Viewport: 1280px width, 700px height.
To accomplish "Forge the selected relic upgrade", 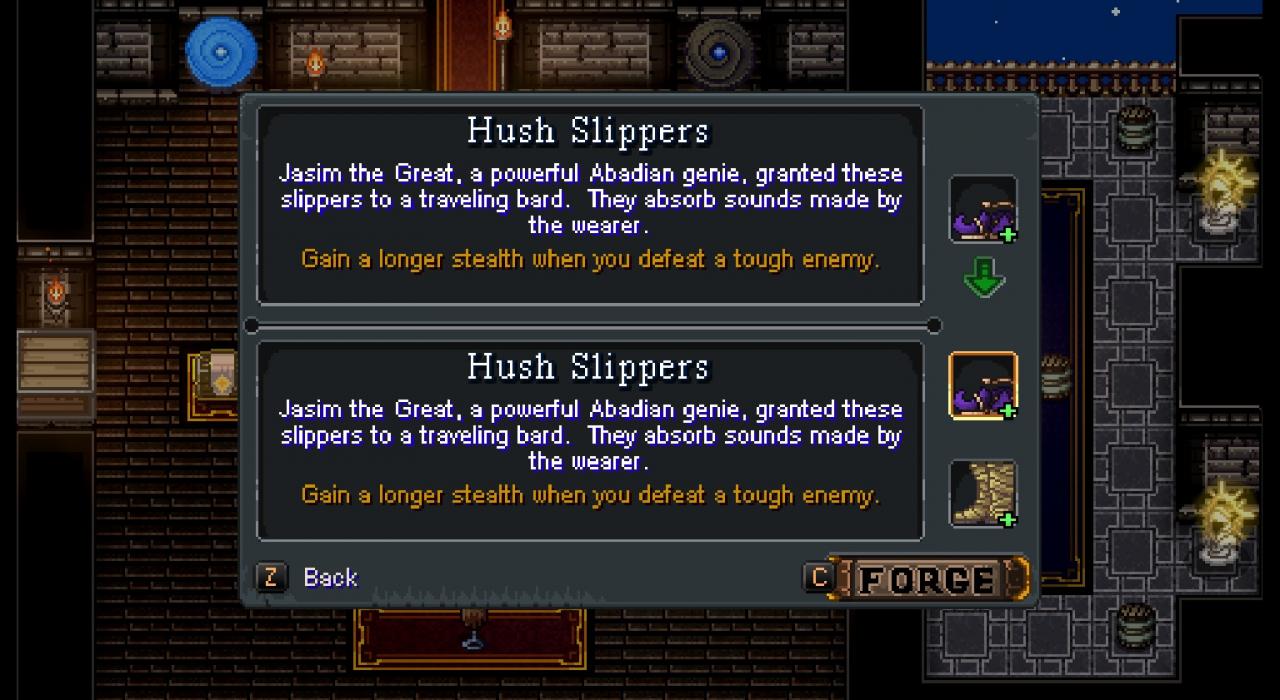I will click(x=927, y=579).
